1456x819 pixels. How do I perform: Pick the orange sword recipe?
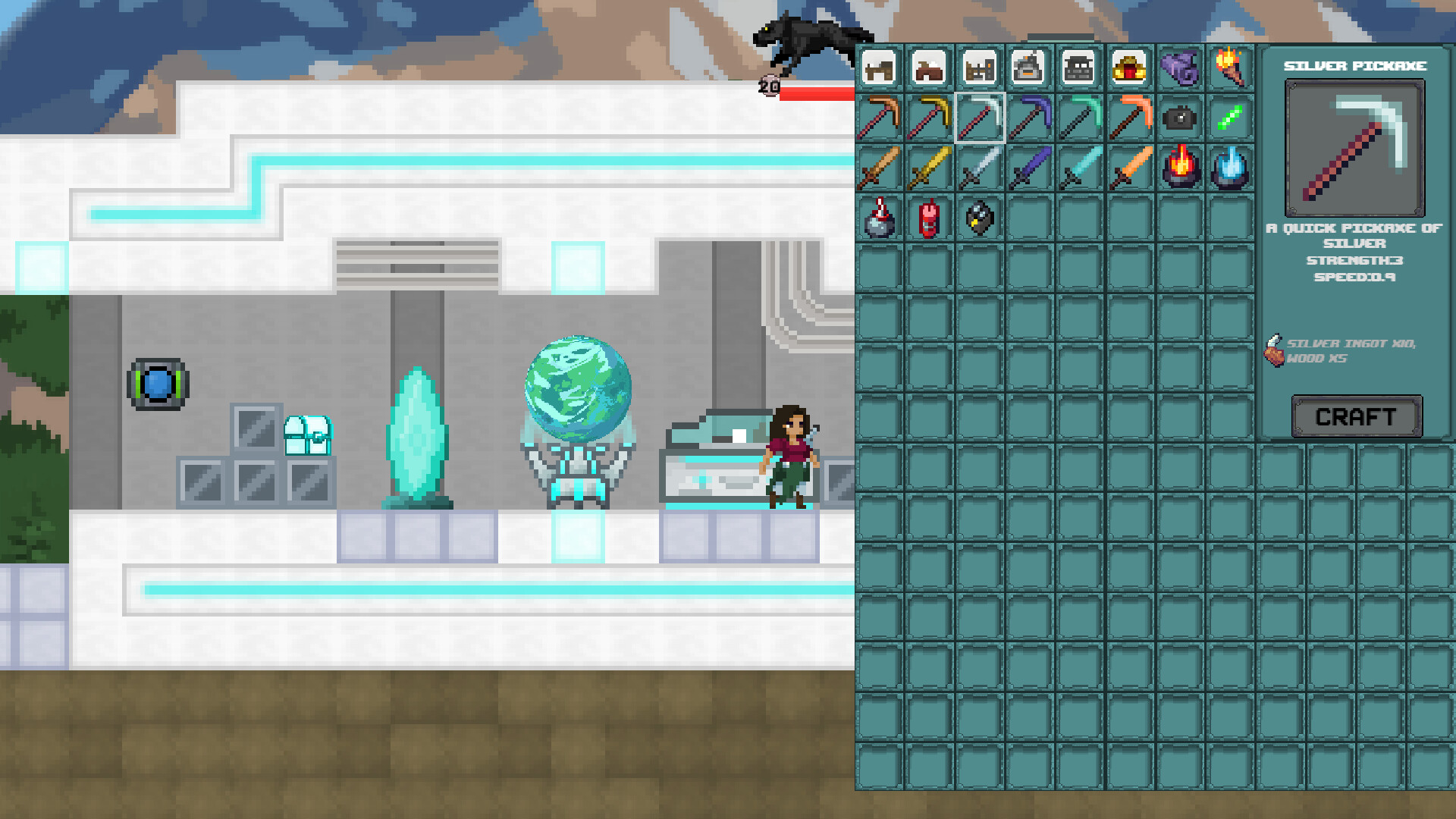pyautogui.click(x=1130, y=168)
